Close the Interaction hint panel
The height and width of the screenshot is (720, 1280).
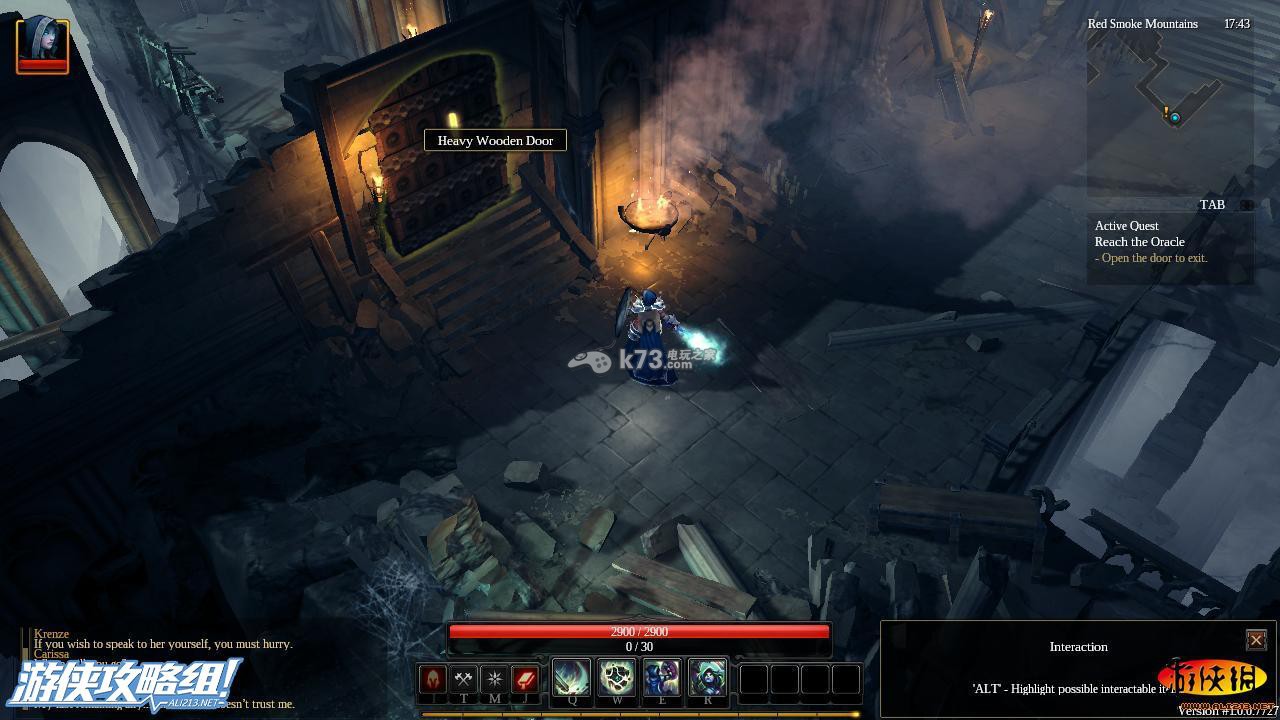click(1256, 640)
